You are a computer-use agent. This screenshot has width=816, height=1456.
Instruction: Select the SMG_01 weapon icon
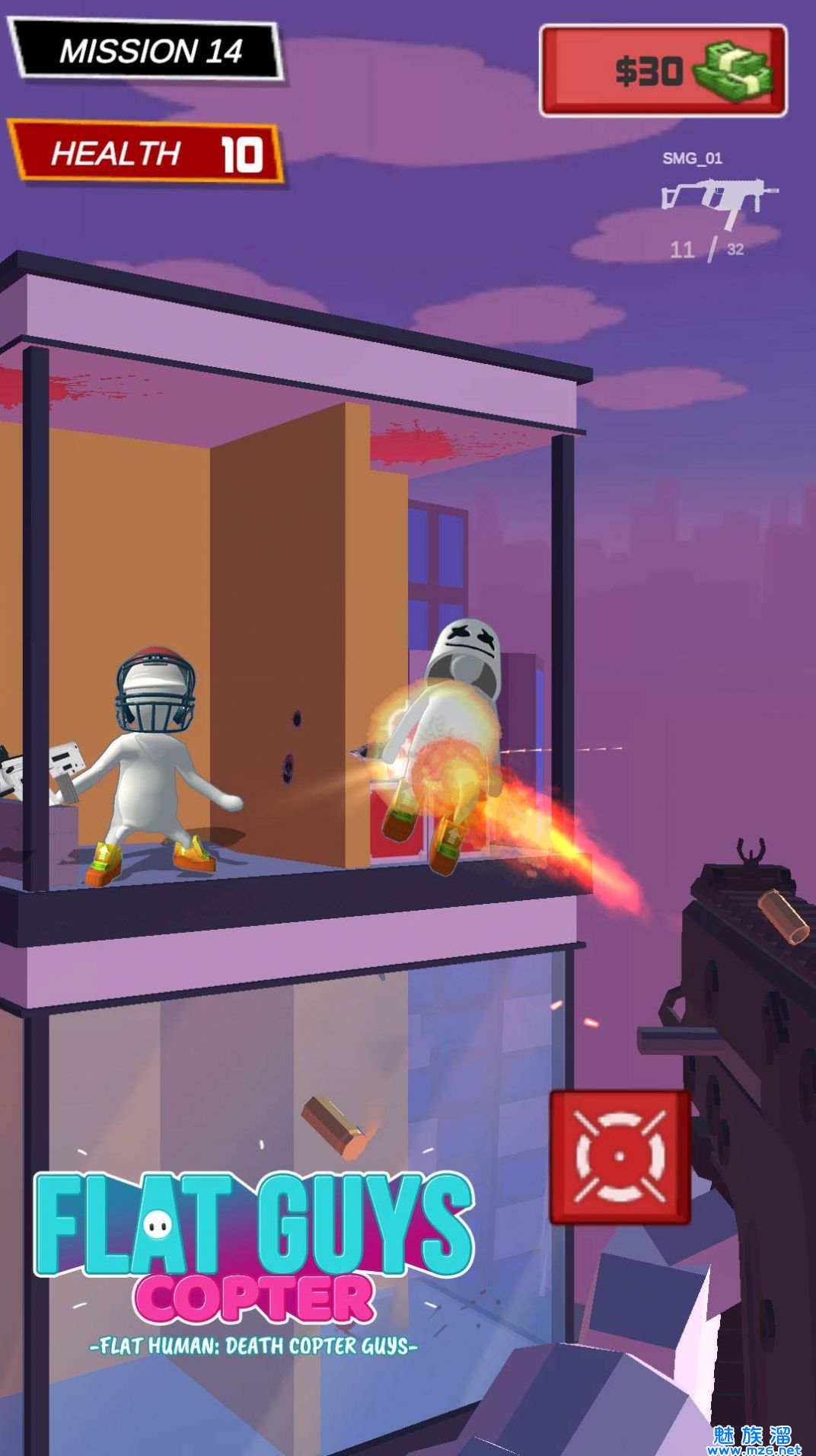click(719, 200)
